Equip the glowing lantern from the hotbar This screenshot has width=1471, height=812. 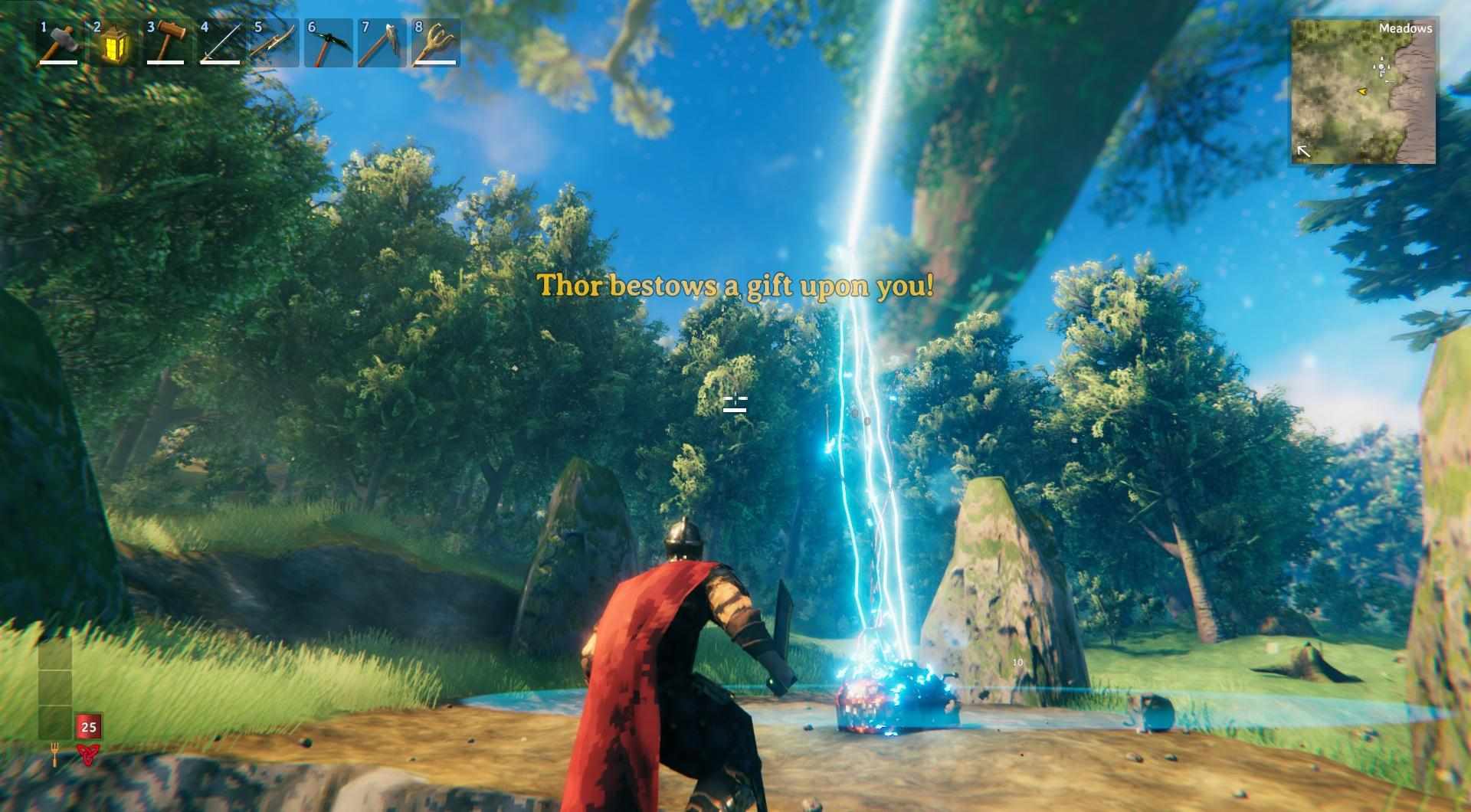tap(113, 44)
